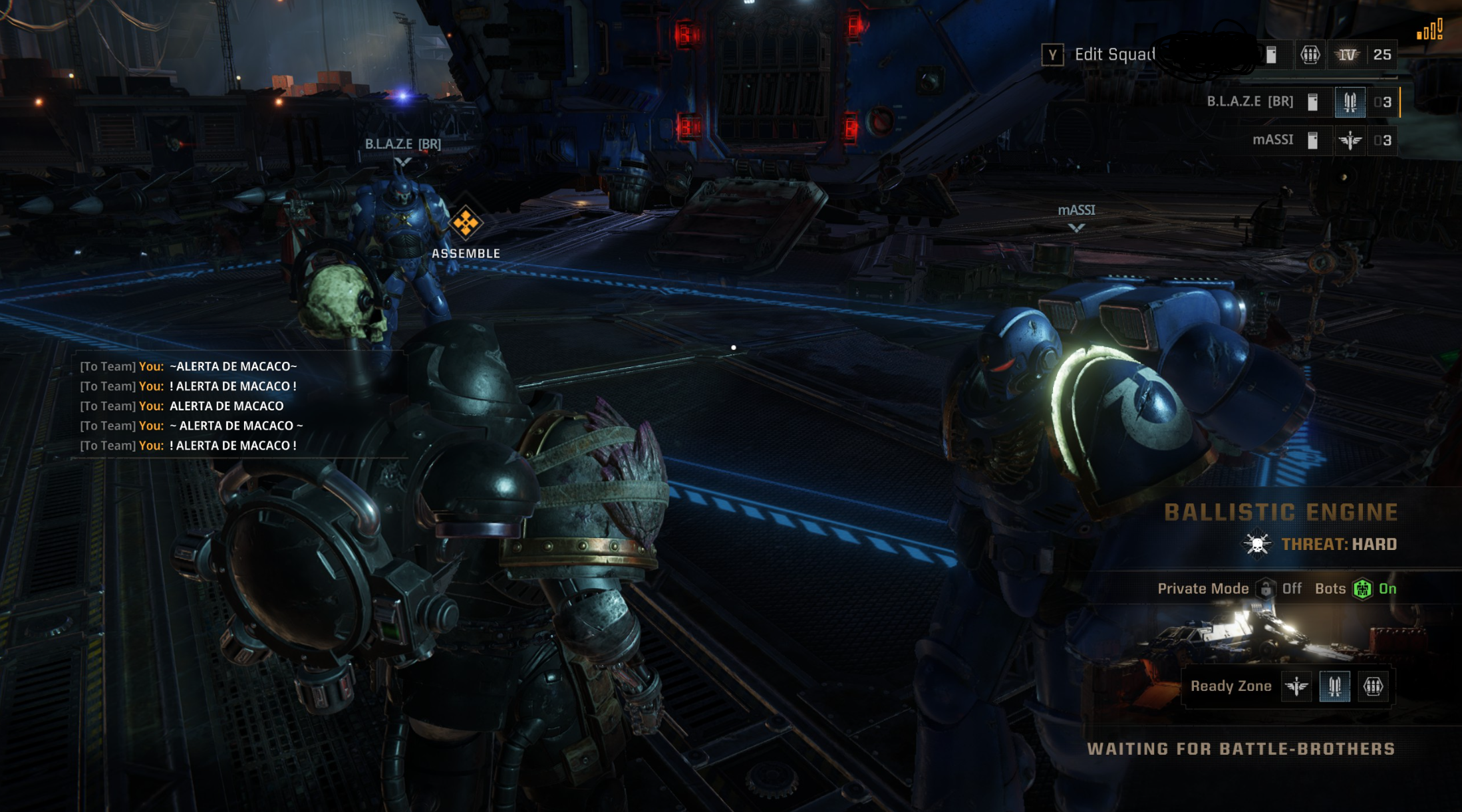Viewport: 1462px width, 812px height.
Task: Toggle the green Bots icon
Action: coord(1362,589)
